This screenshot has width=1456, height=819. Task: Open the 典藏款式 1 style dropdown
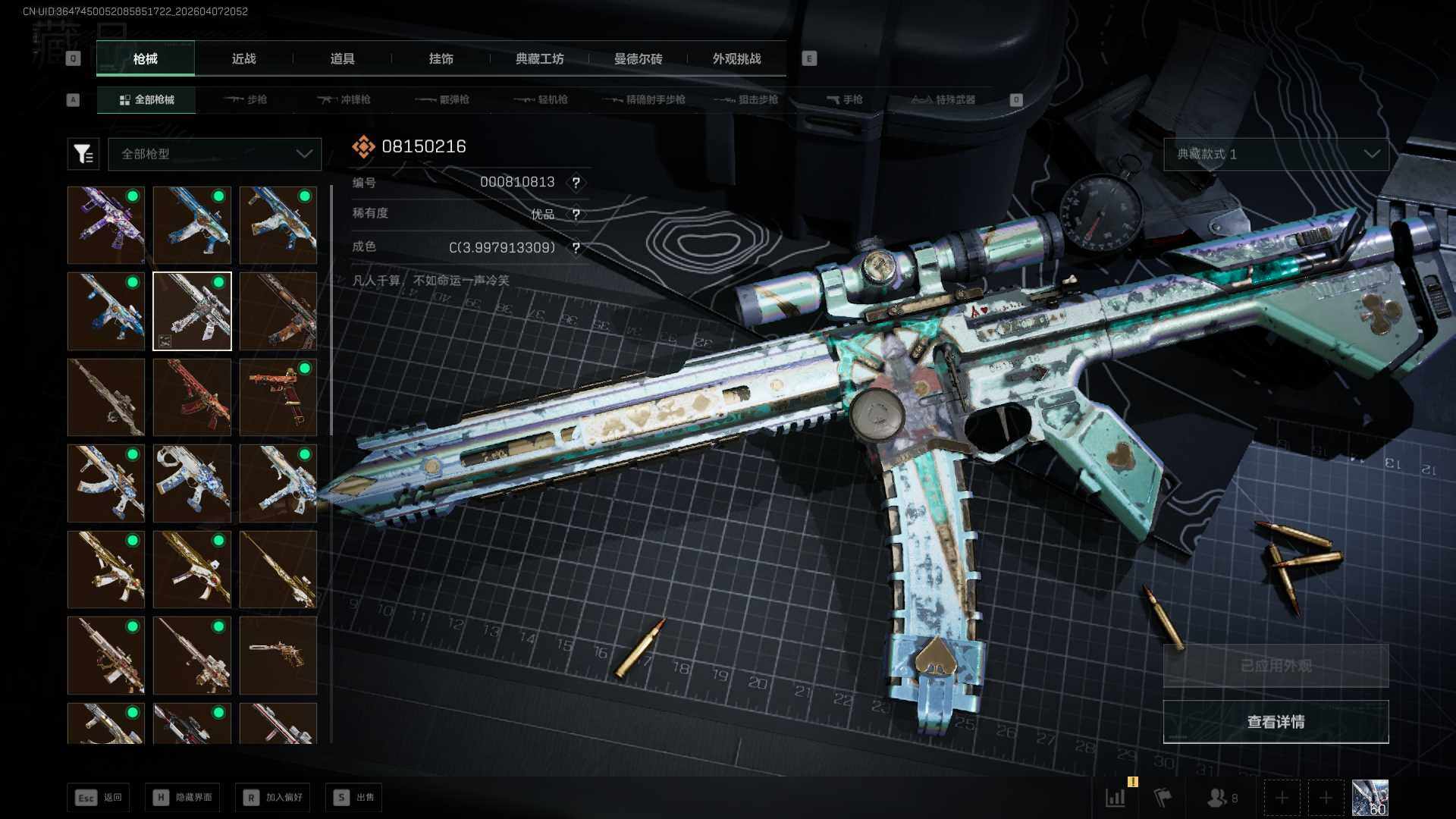tap(1276, 154)
